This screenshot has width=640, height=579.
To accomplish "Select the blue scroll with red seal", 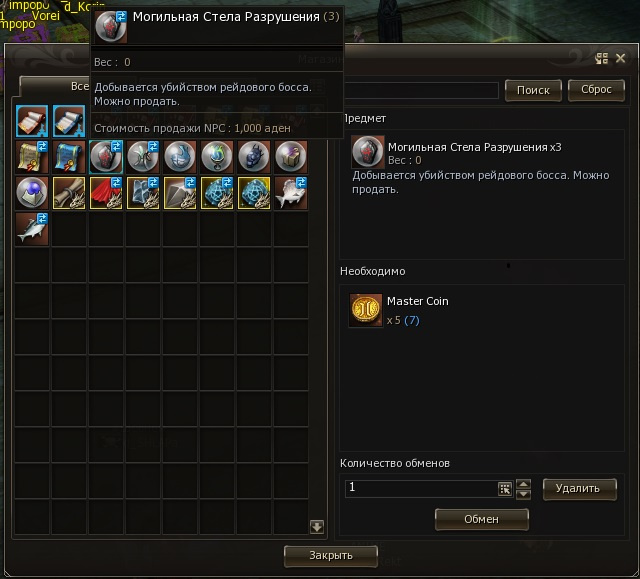I will (69, 156).
